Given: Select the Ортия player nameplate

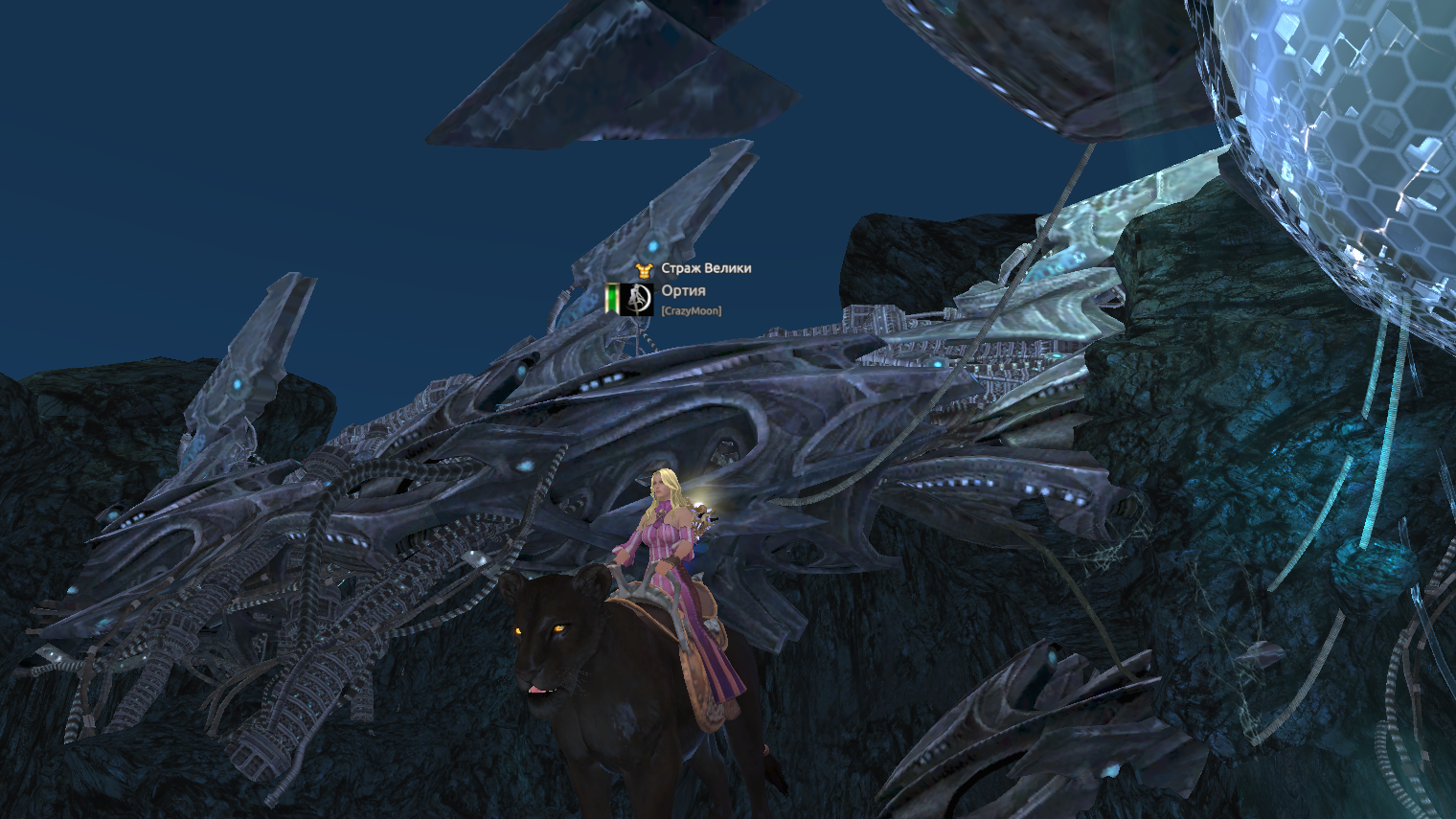Looking at the screenshot, I should pos(683,290).
